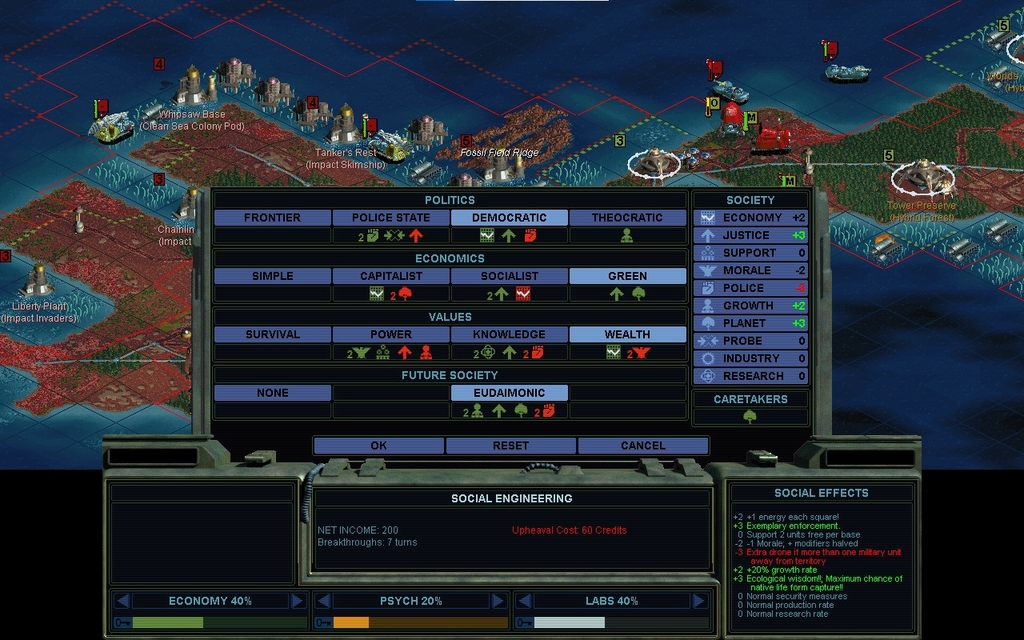
Task: Cancel the social engineering dialog
Action: pyautogui.click(x=642, y=446)
